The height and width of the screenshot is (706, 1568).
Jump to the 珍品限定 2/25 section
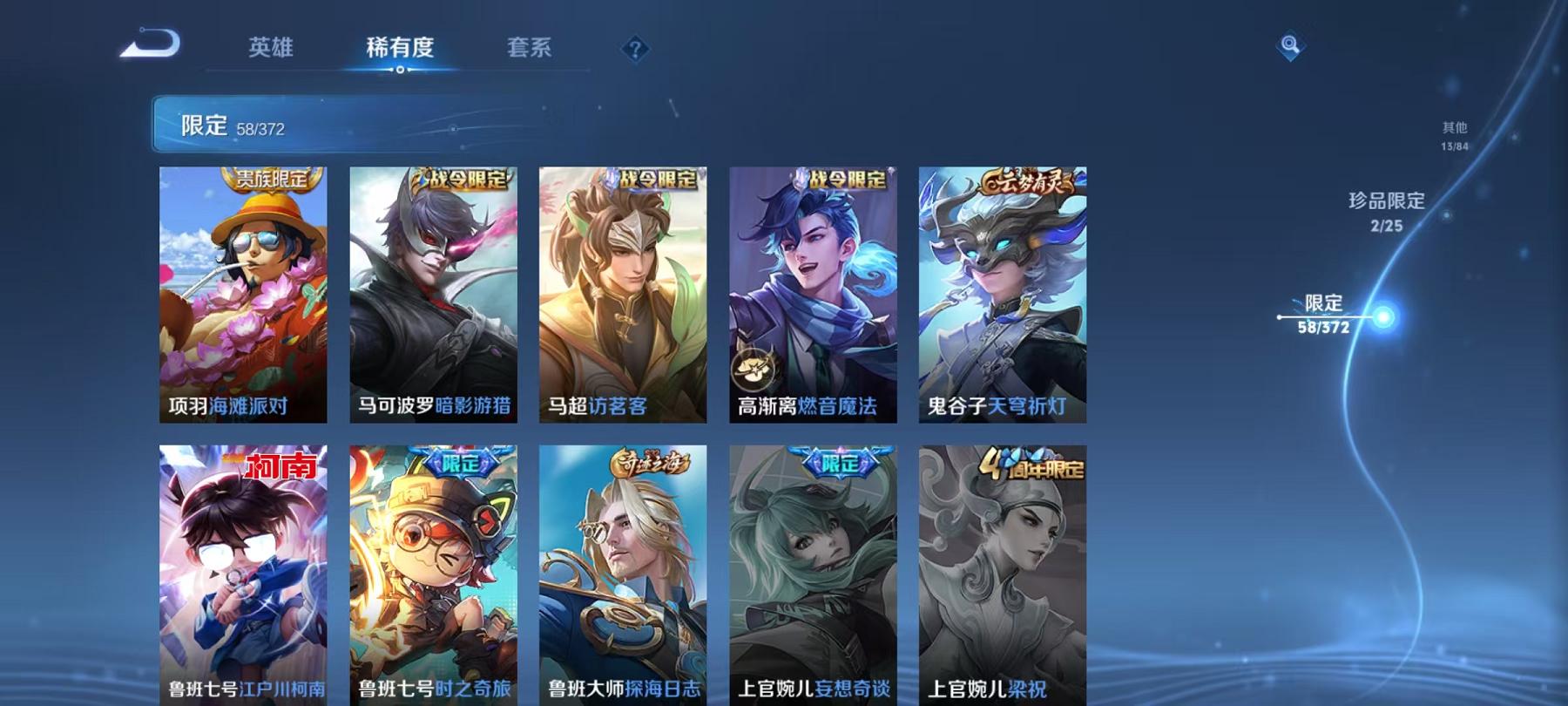tap(1386, 212)
